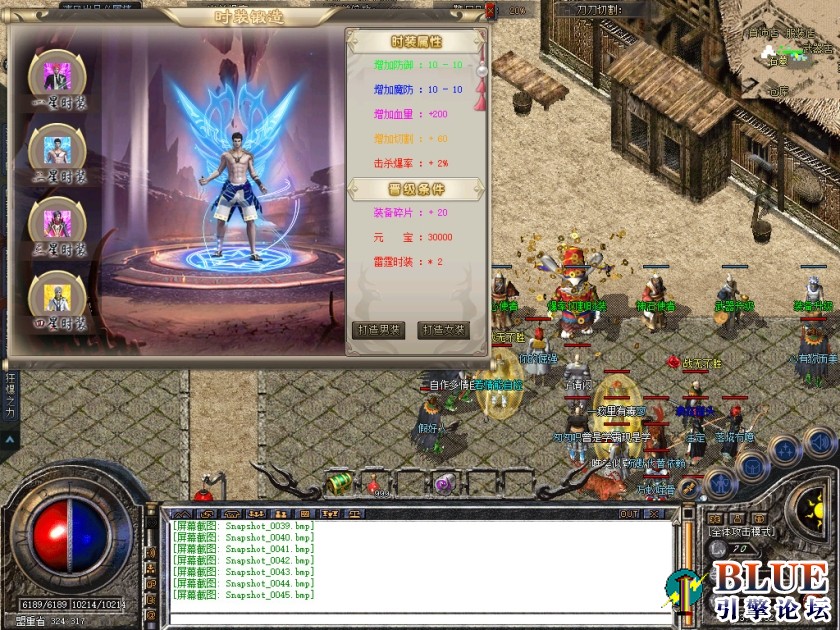Toggle the round blue speaker button

(x=820, y=442)
